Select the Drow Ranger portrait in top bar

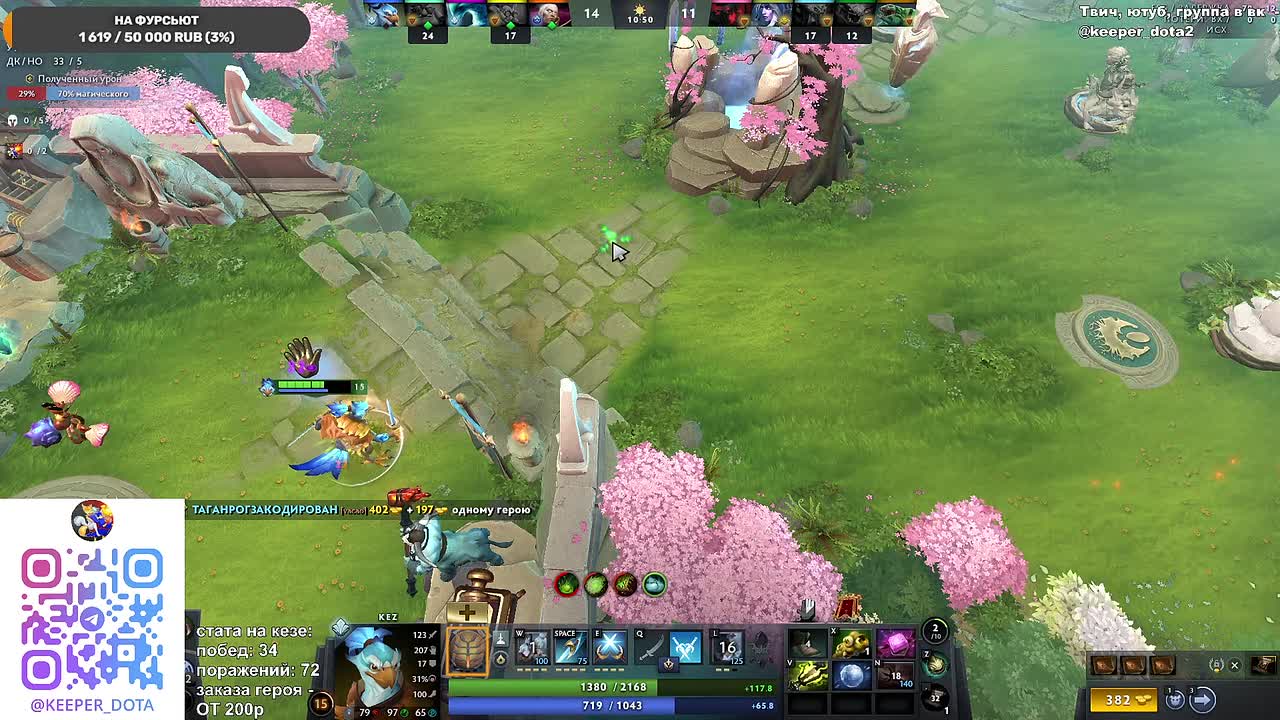pyautogui.click(x=768, y=14)
